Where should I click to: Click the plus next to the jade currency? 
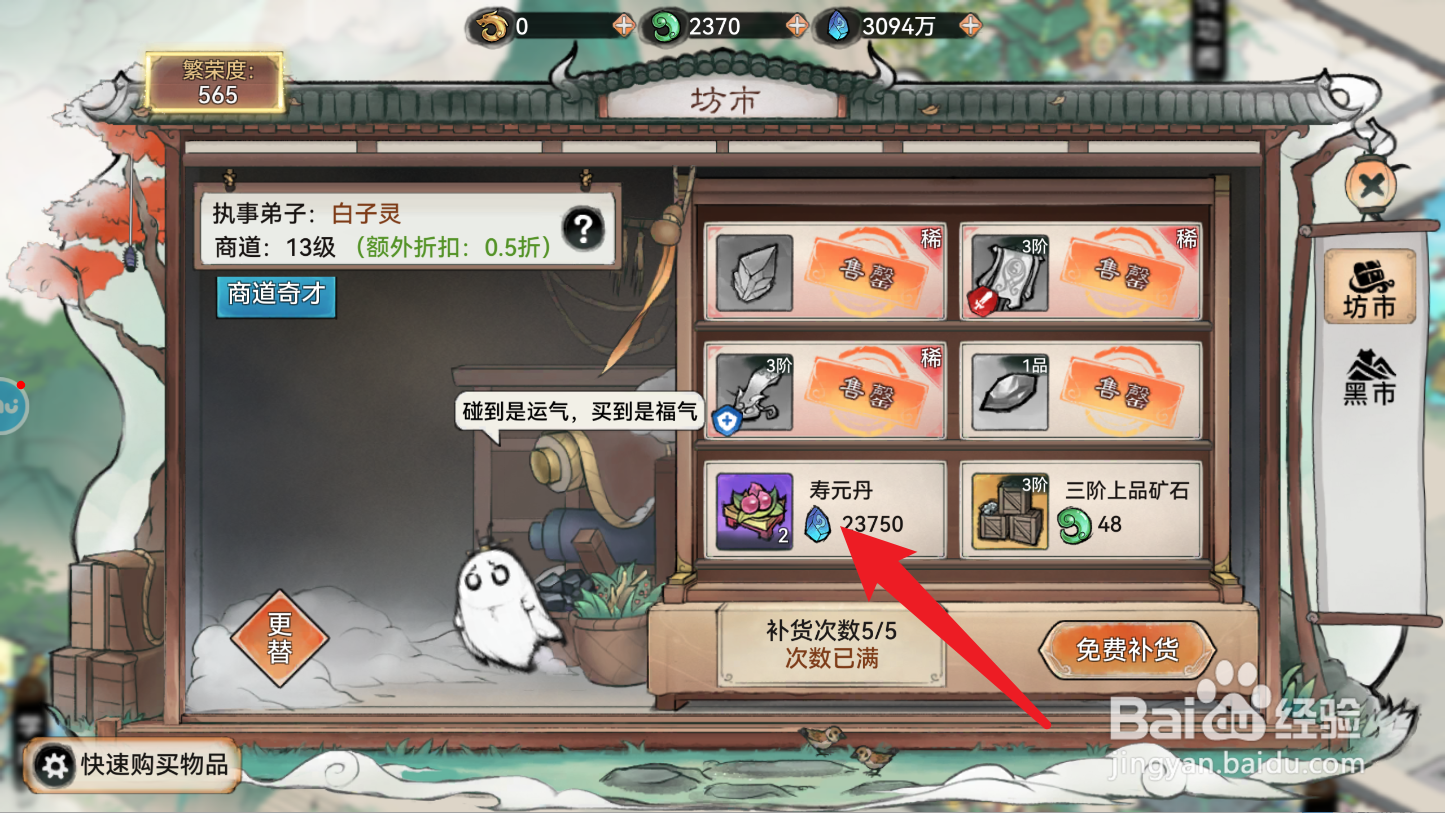coord(795,25)
